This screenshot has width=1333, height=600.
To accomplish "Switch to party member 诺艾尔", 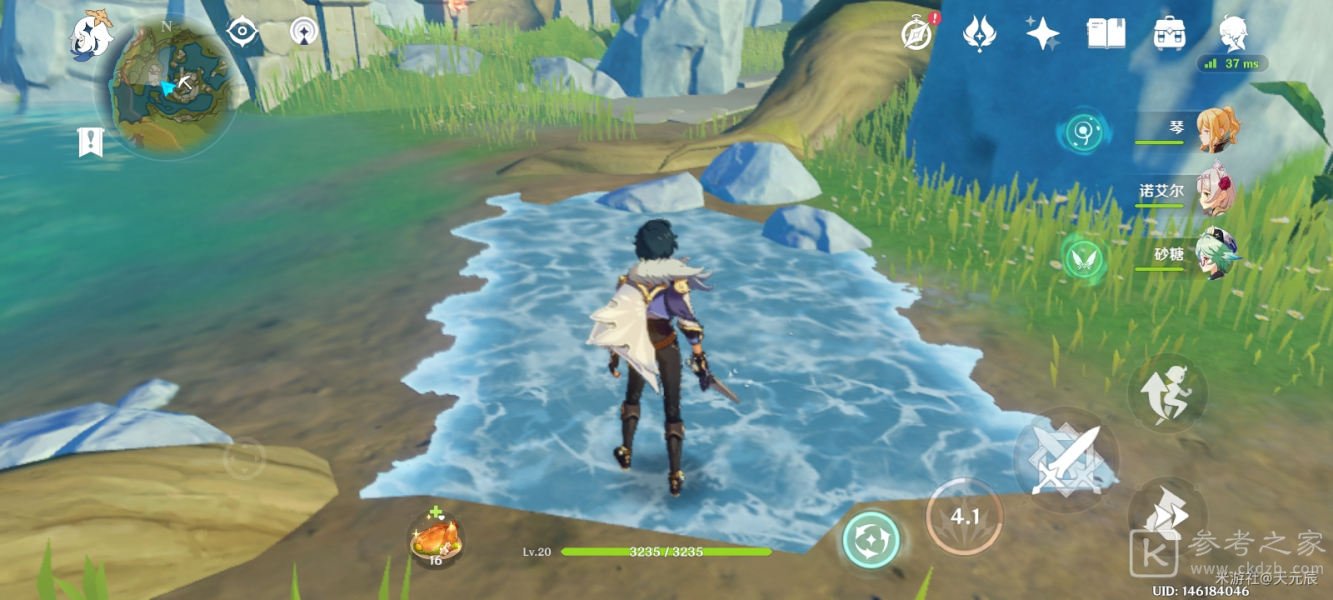I will pyautogui.click(x=1216, y=190).
